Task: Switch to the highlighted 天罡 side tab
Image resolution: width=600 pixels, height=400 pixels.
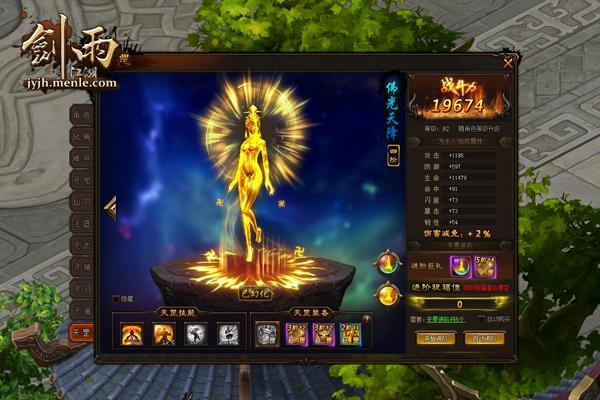Action: pos(83,332)
